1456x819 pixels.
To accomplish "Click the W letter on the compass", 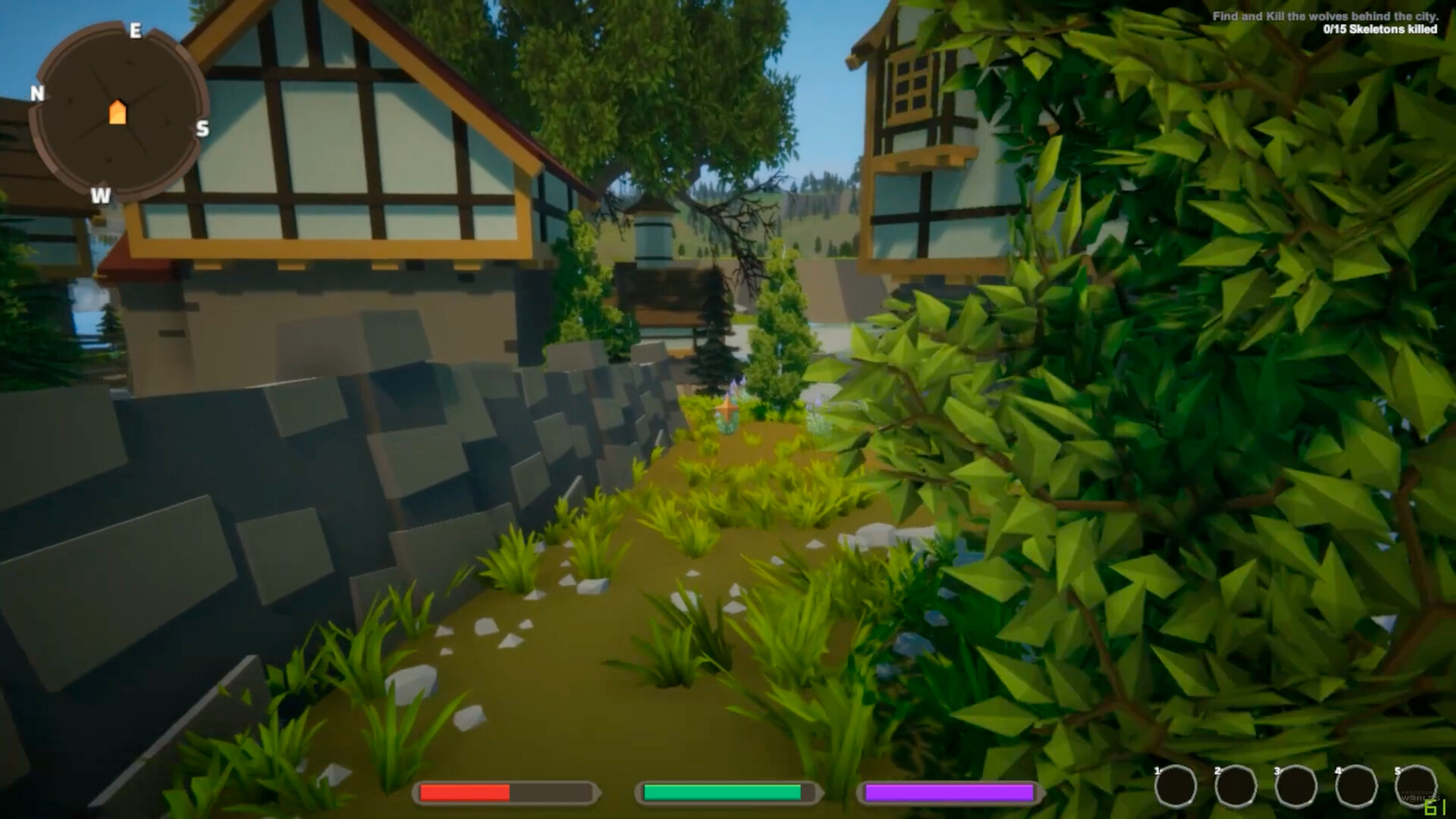I will 99,196.
